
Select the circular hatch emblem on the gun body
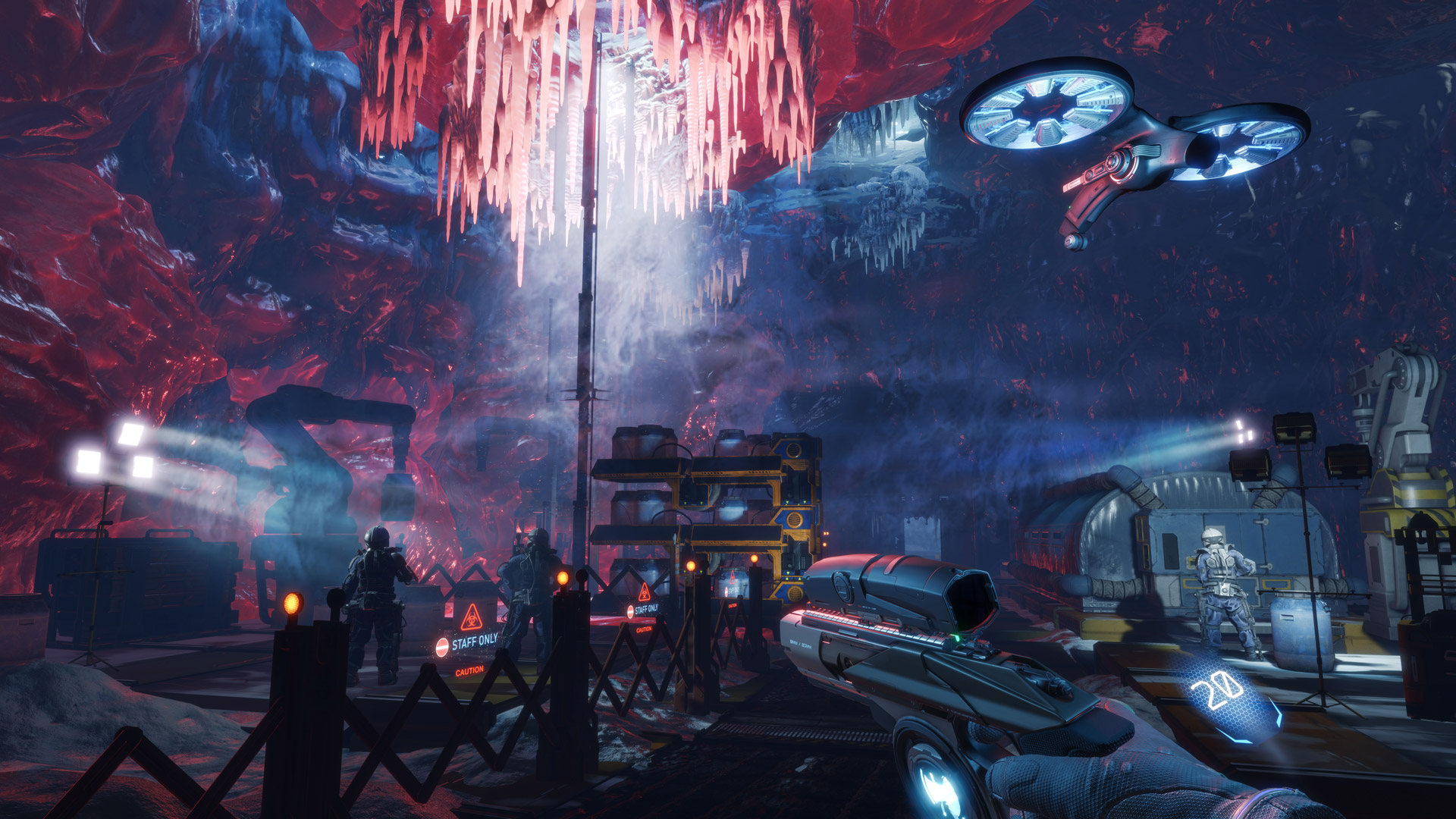click(842, 586)
